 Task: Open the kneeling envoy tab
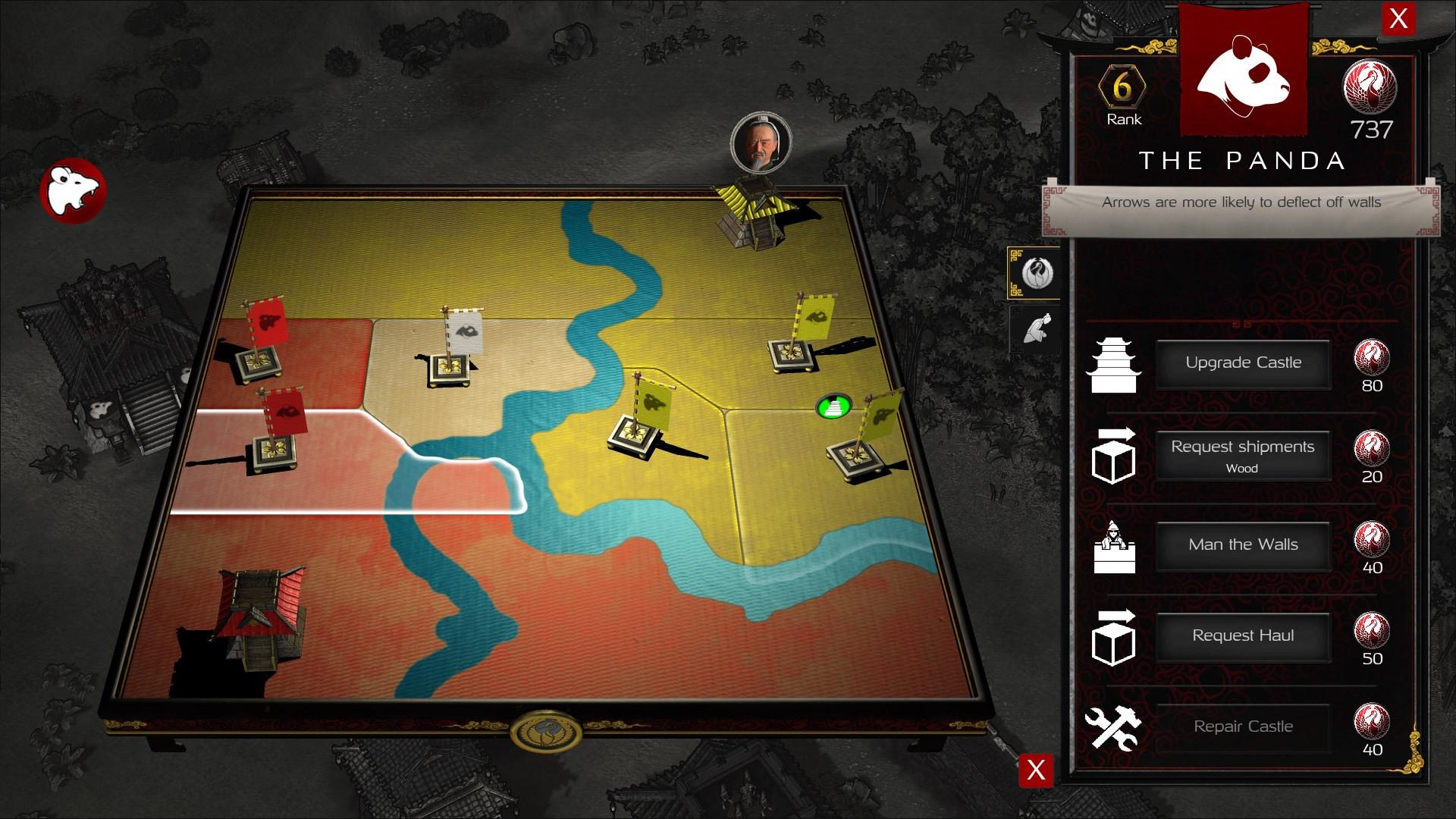tap(1036, 329)
